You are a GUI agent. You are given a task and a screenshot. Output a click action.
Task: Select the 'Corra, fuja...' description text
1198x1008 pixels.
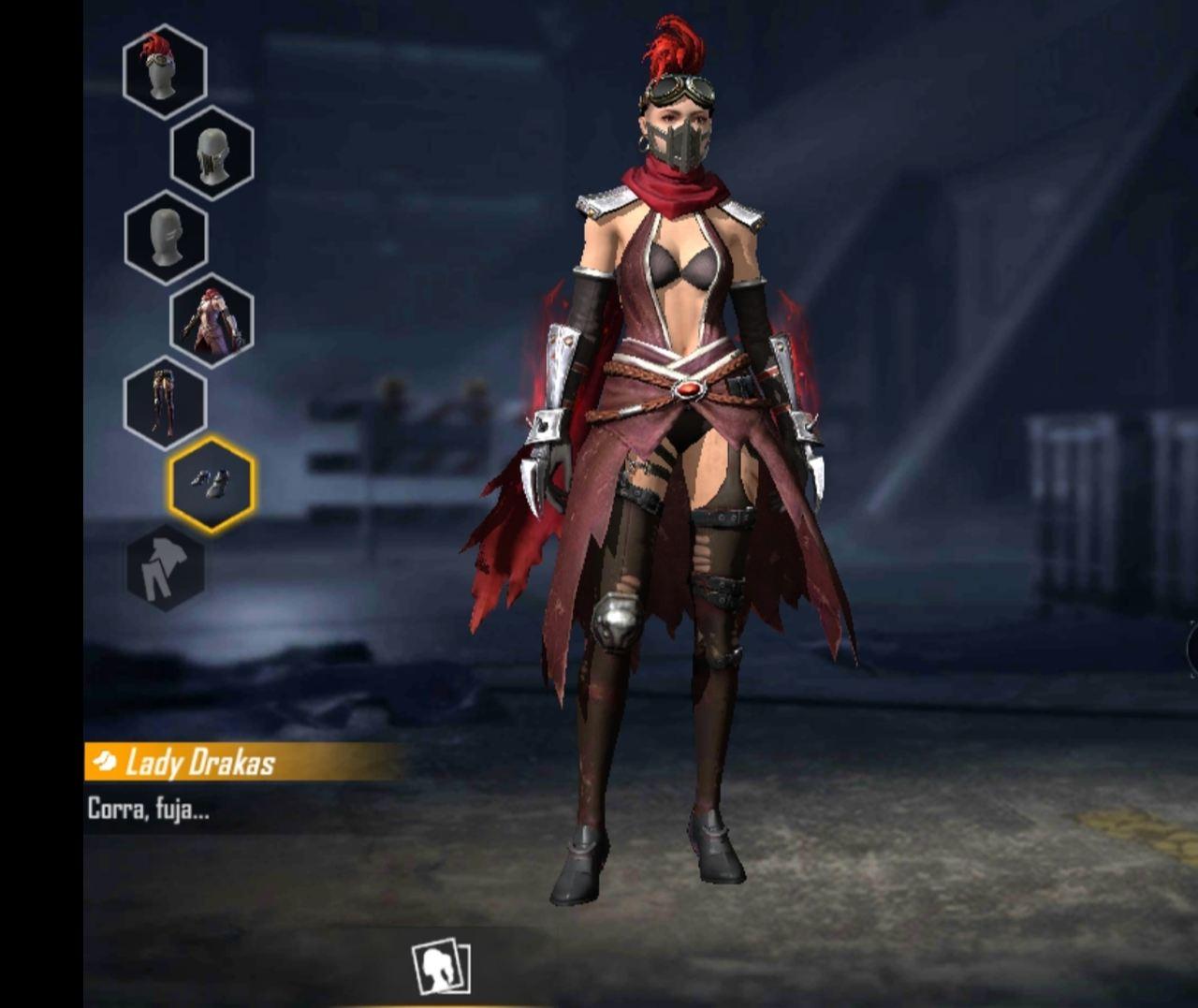[x=150, y=805]
